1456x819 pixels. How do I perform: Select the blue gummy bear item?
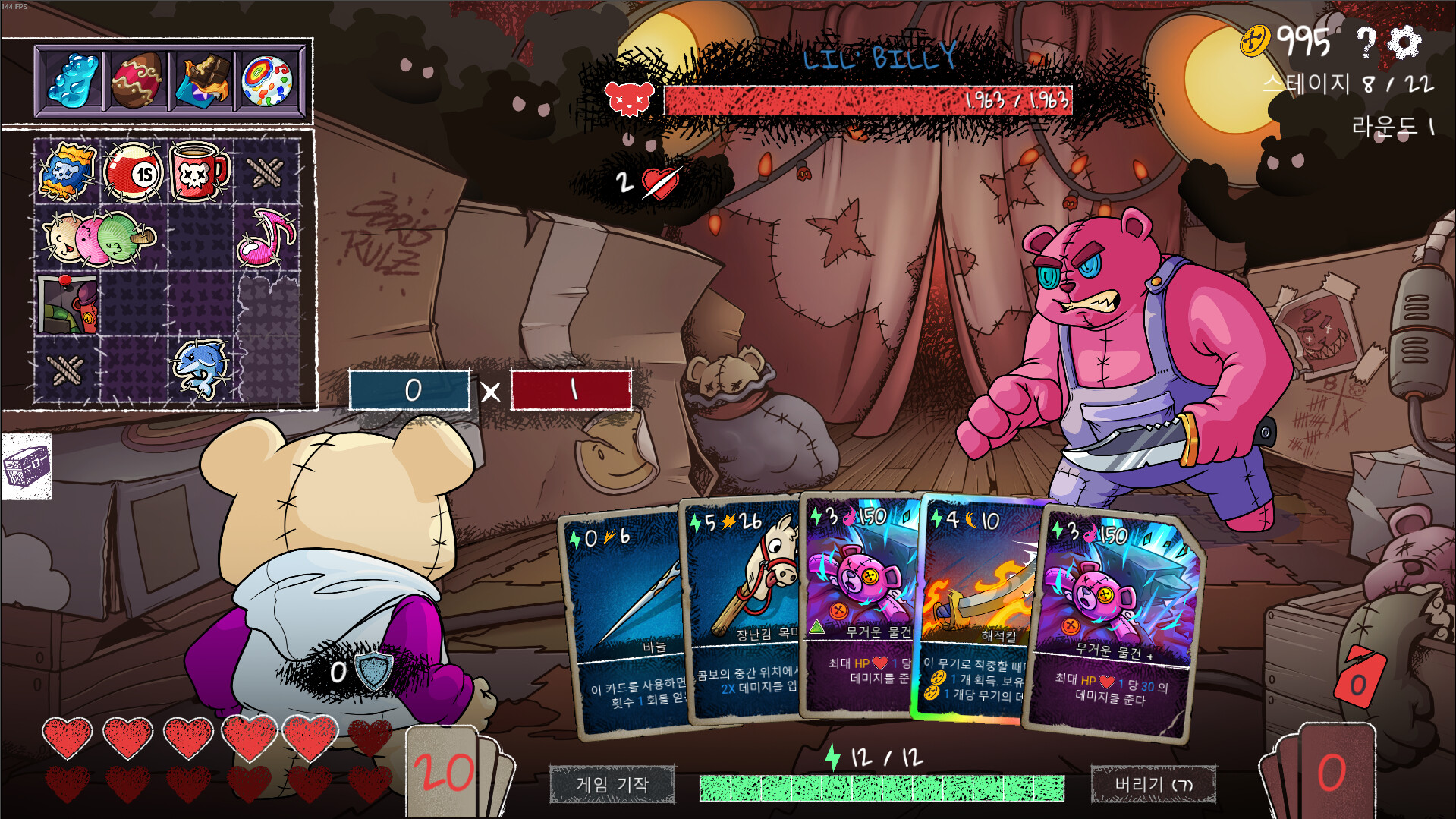tap(71, 80)
